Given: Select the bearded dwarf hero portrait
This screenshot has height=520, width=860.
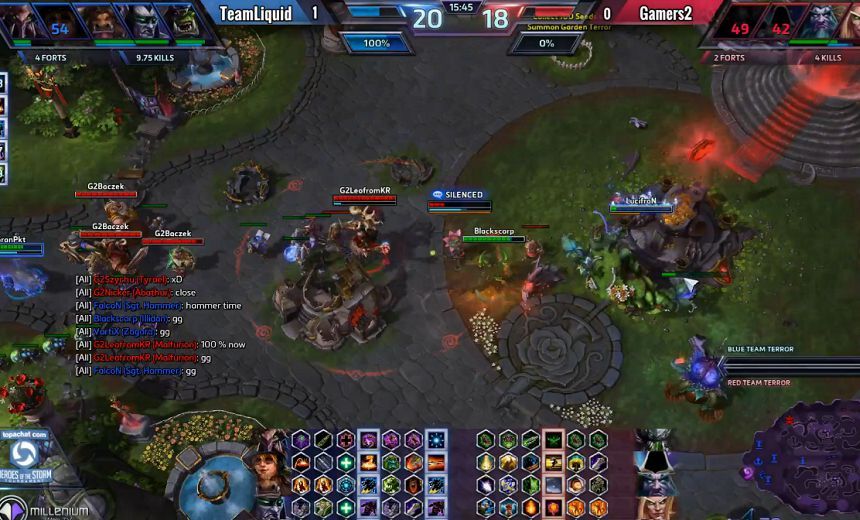Looking at the screenshot, I should pyautogui.click(x=99, y=22).
